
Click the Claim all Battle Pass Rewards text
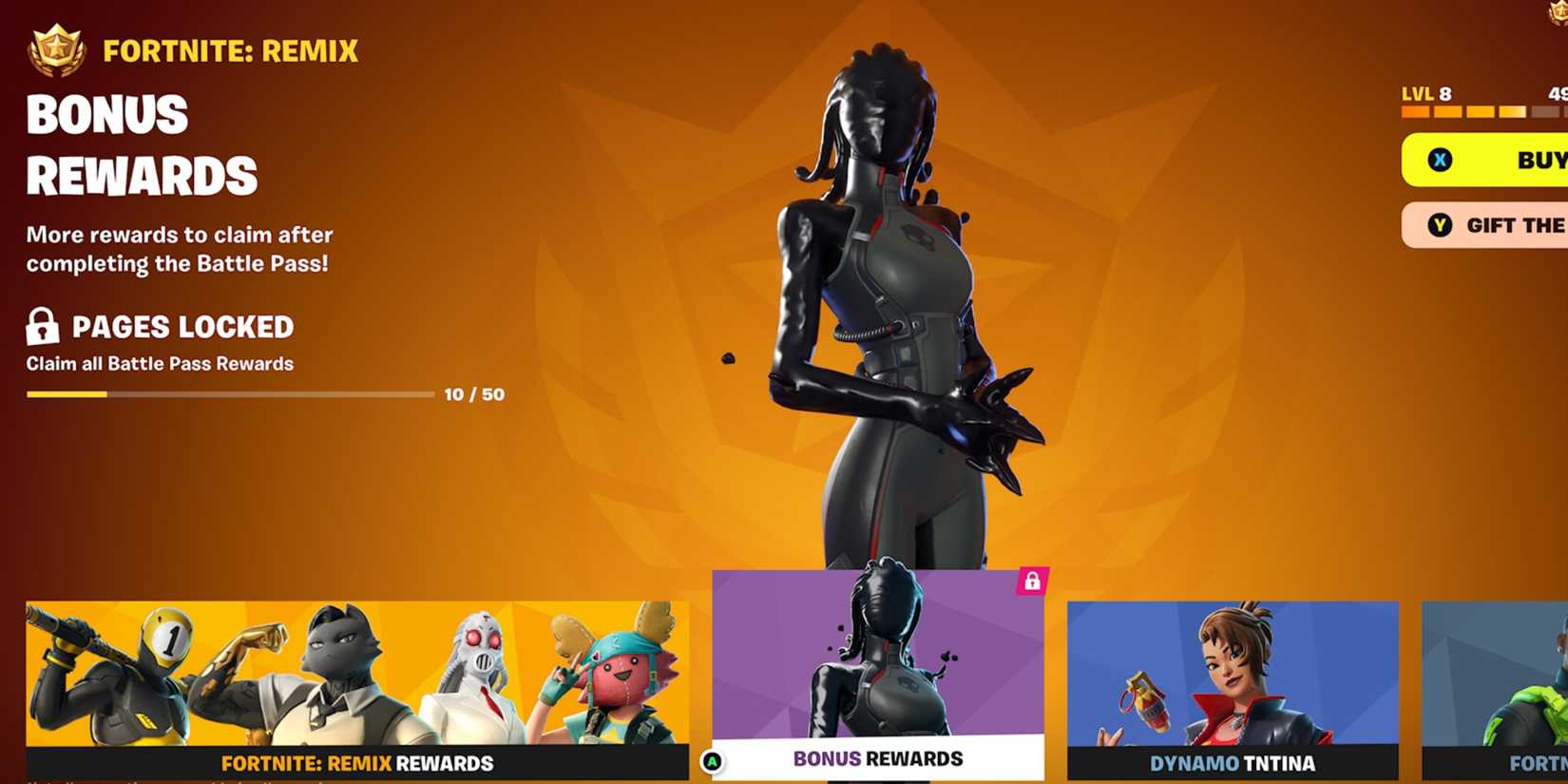[160, 362]
